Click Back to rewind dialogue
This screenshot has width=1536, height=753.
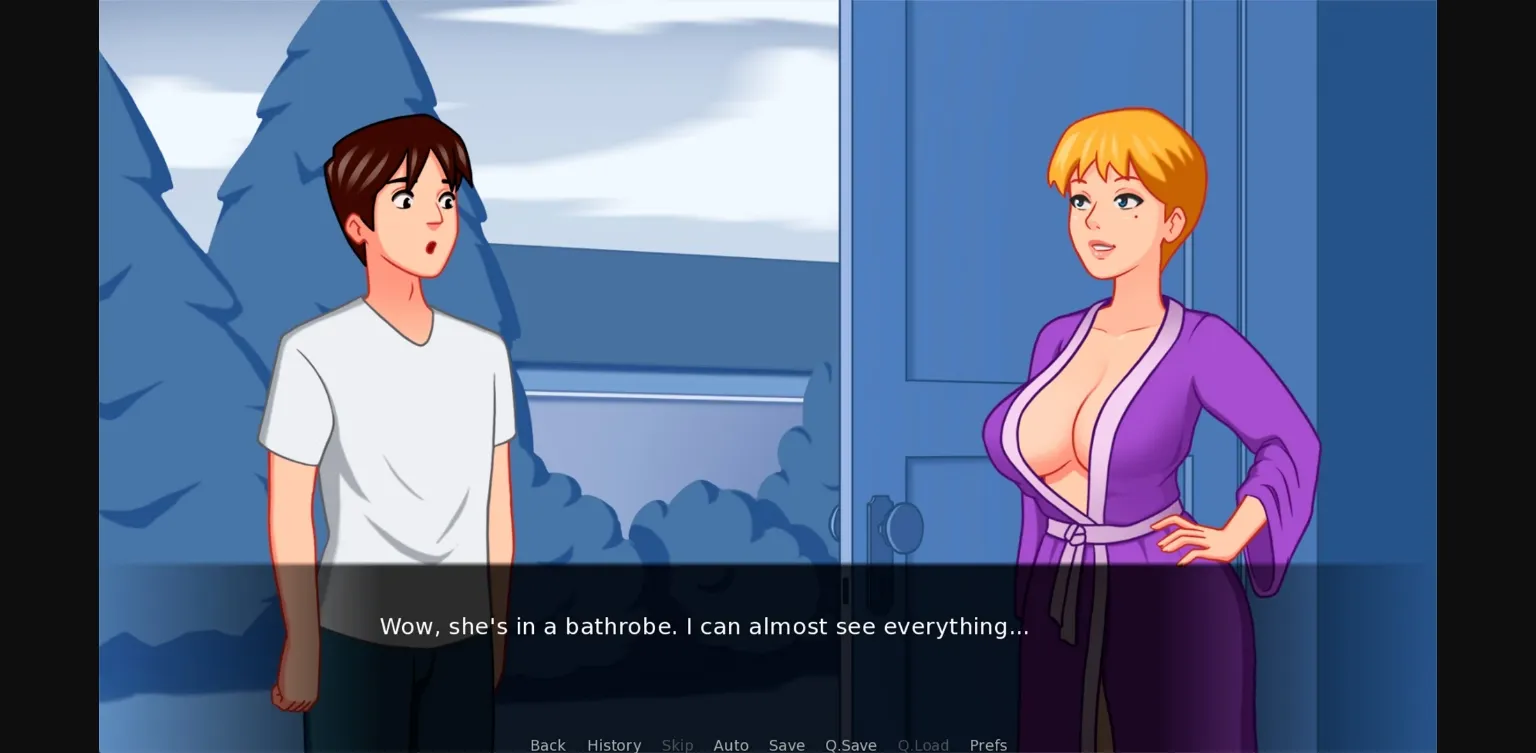pos(547,745)
